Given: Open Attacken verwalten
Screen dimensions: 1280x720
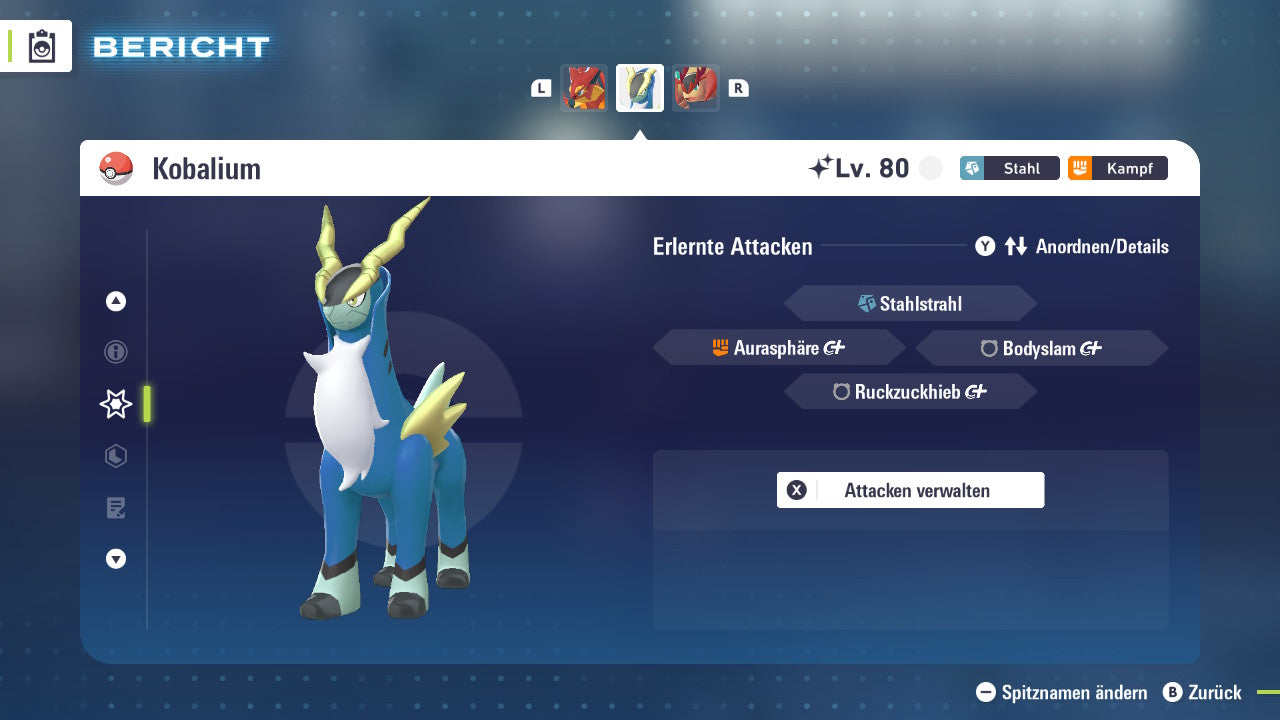Looking at the screenshot, I should (910, 490).
